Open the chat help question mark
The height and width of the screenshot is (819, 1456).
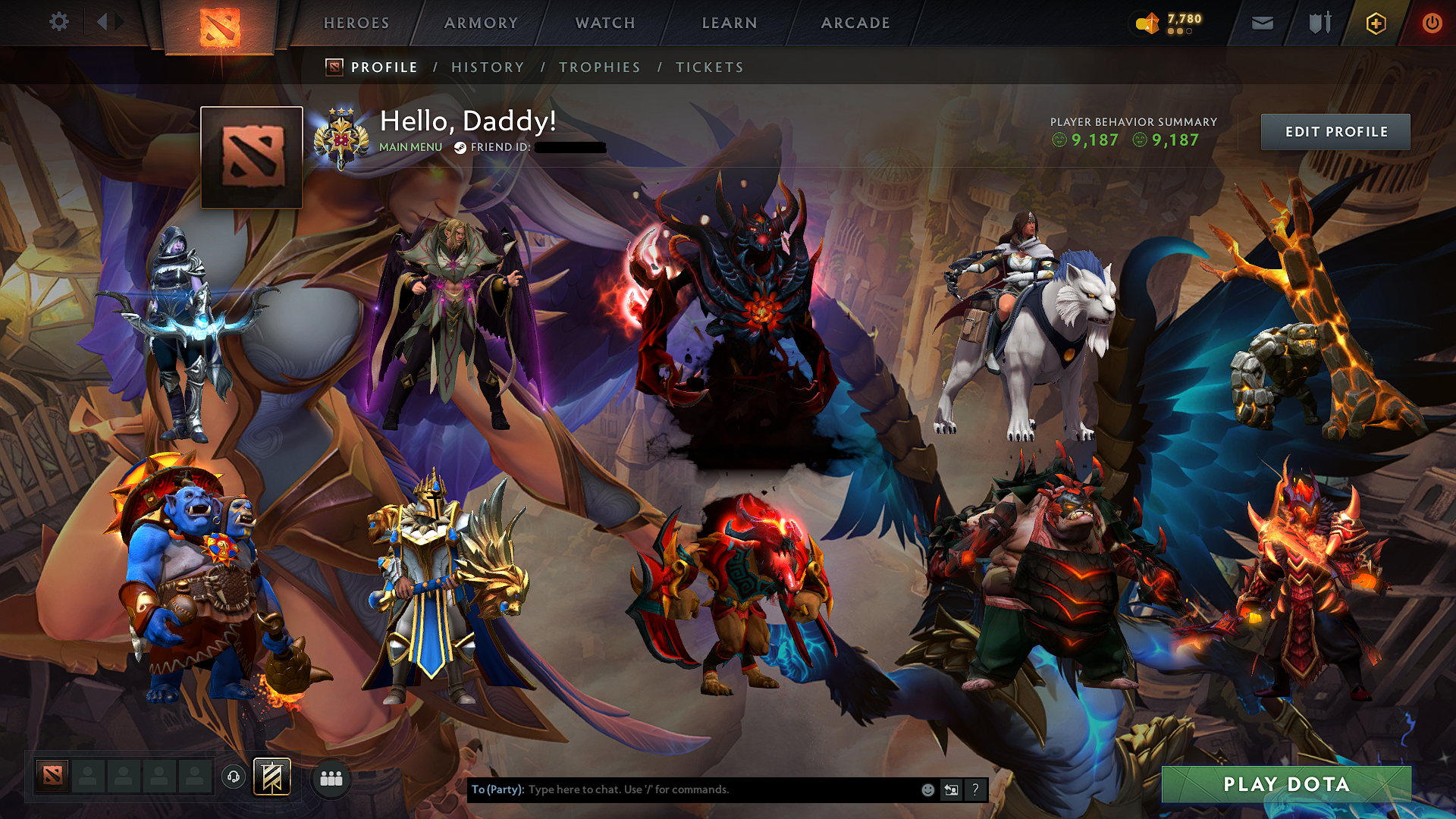pos(975,789)
